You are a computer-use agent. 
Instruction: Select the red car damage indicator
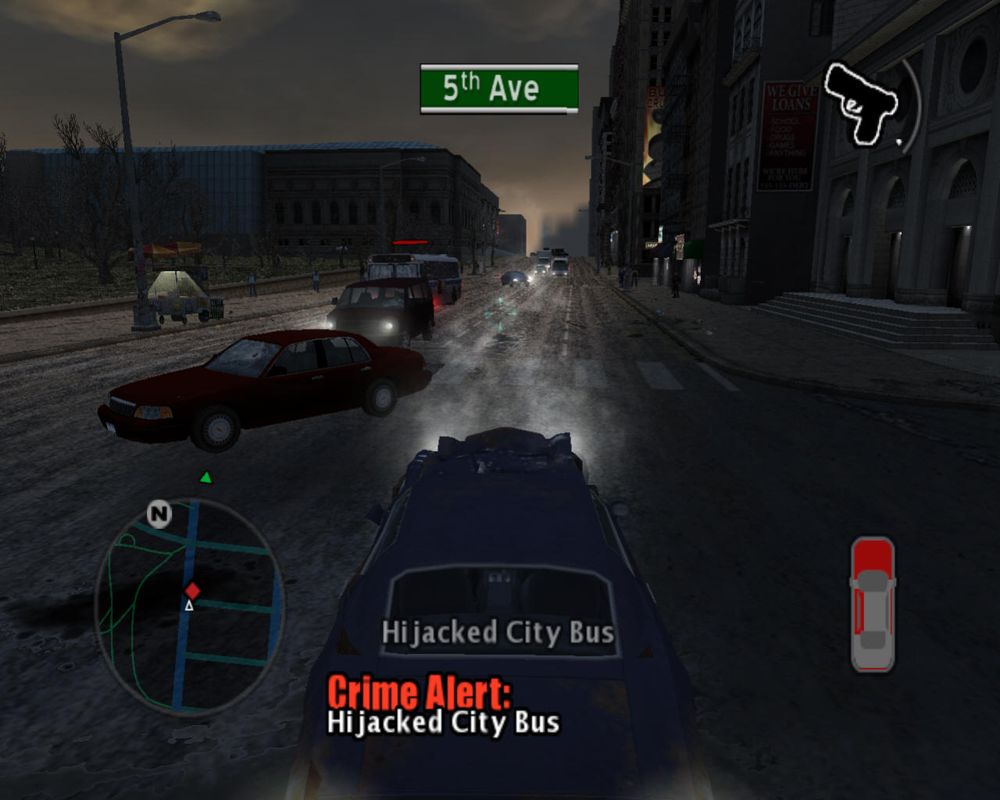[x=872, y=604]
